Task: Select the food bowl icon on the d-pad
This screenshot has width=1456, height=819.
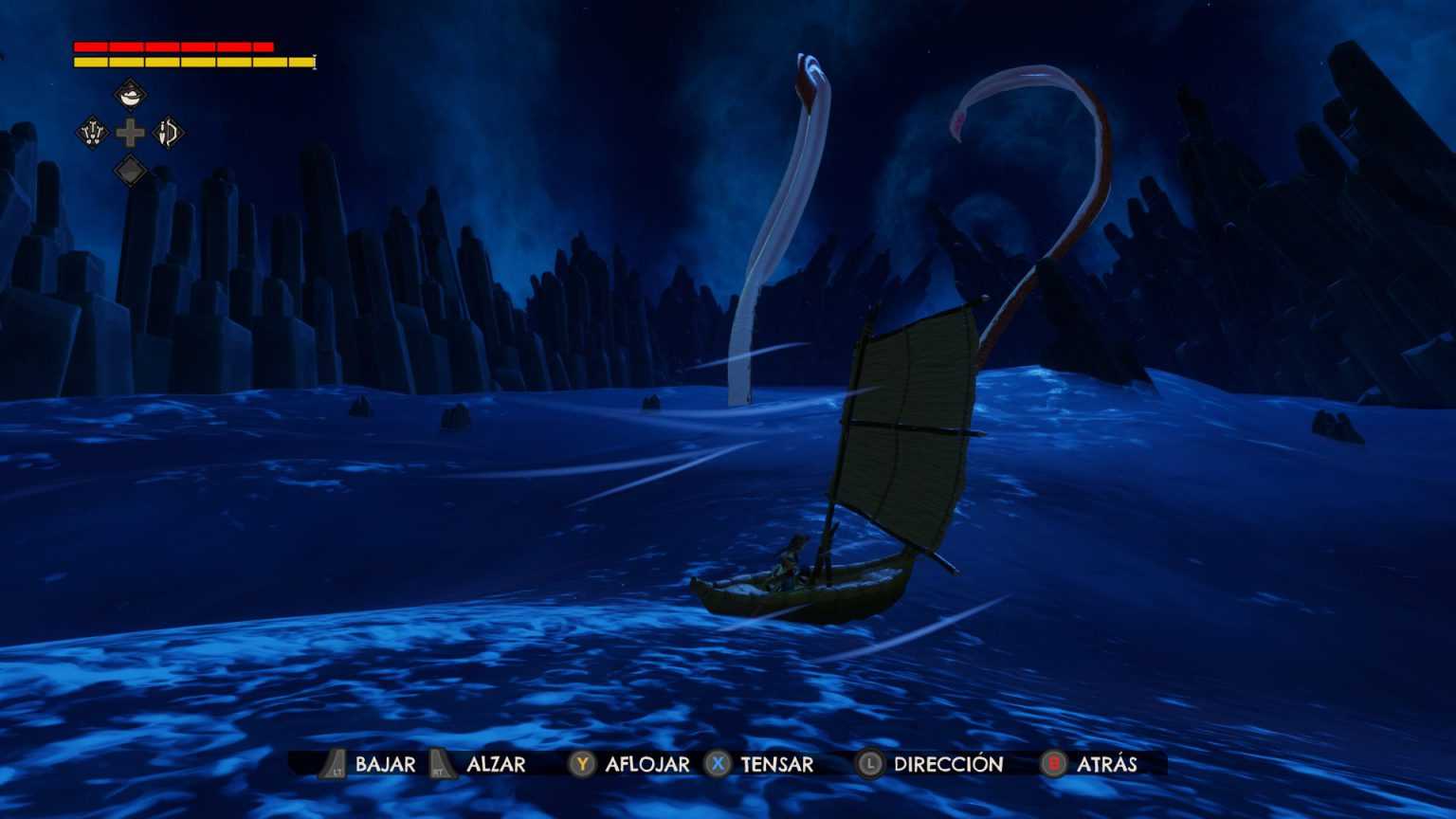Action: [x=130, y=95]
